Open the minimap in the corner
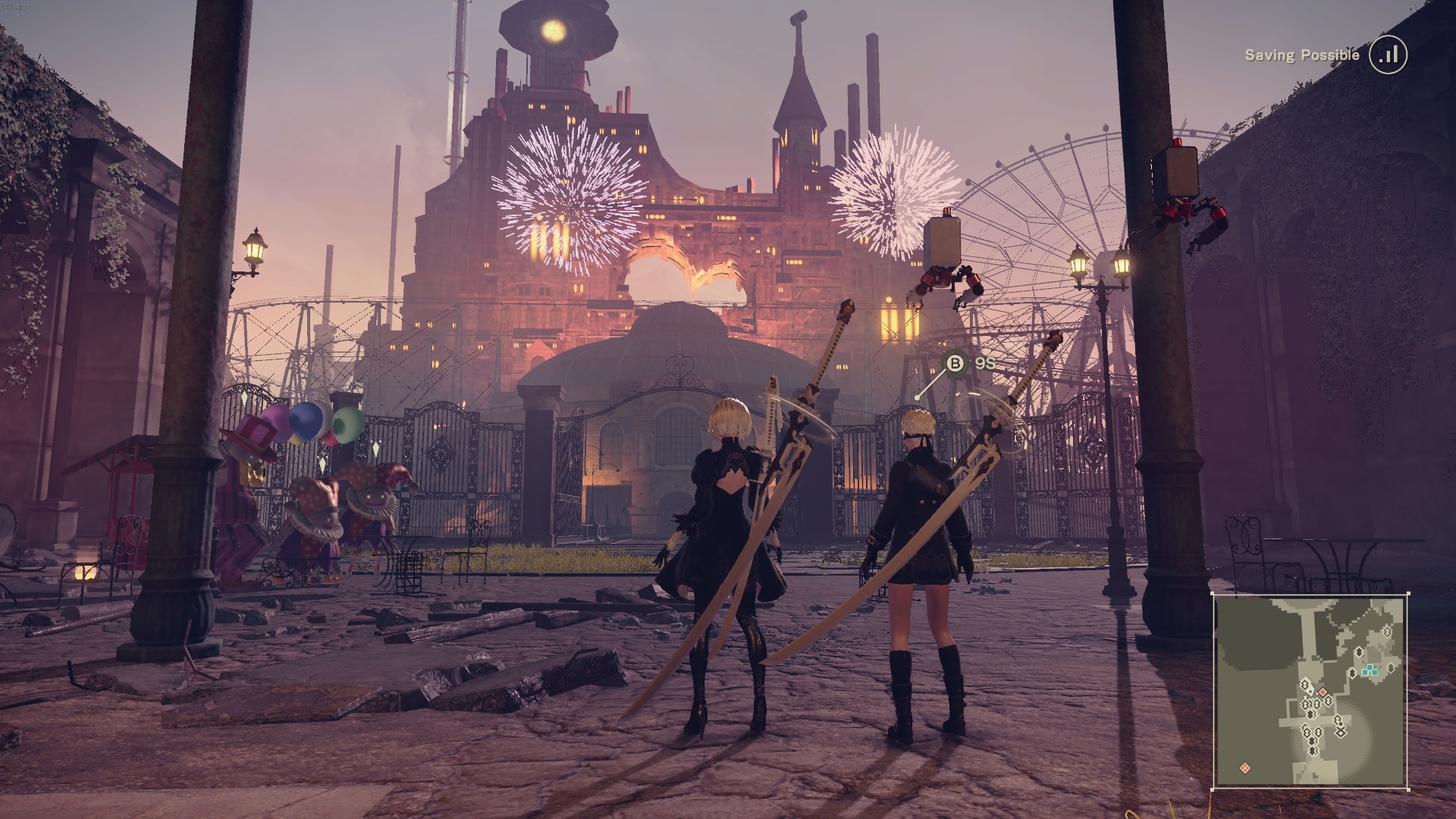The image size is (1456, 819). point(1311,691)
